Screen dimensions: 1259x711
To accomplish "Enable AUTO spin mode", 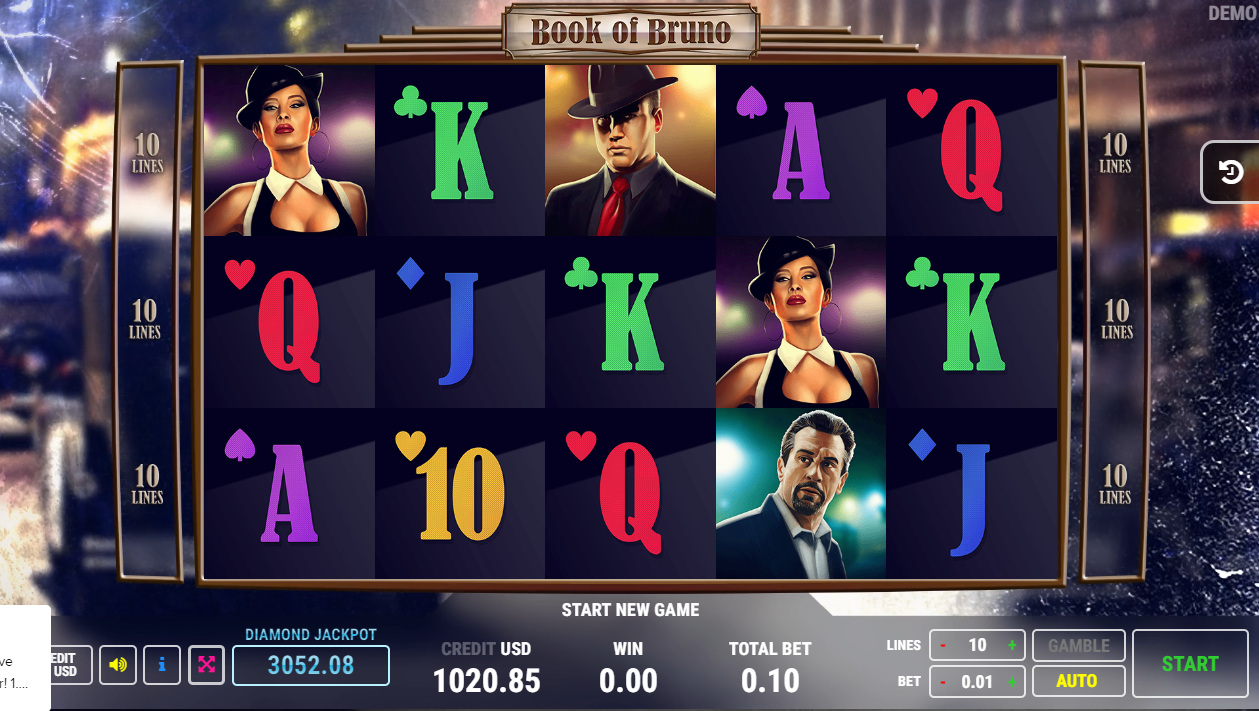I will (x=1077, y=681).
